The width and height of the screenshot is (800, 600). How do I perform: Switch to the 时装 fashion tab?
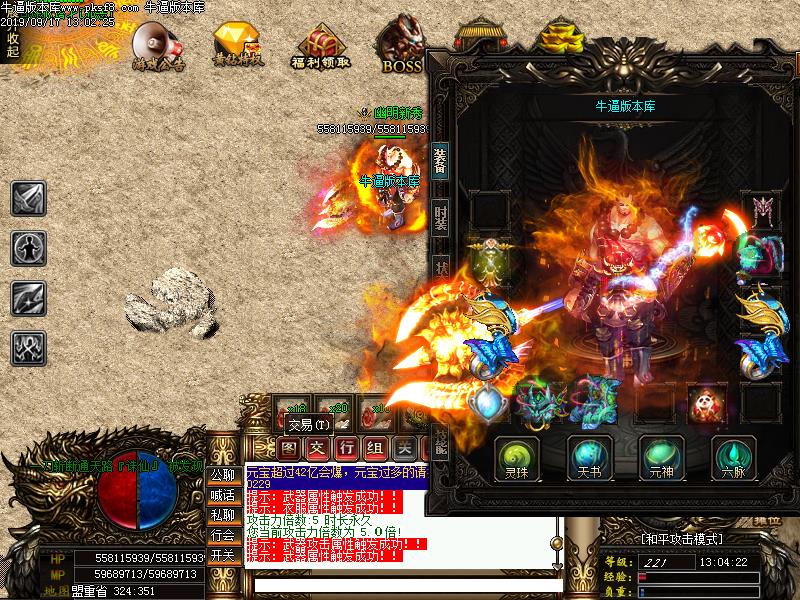point(440,216)
